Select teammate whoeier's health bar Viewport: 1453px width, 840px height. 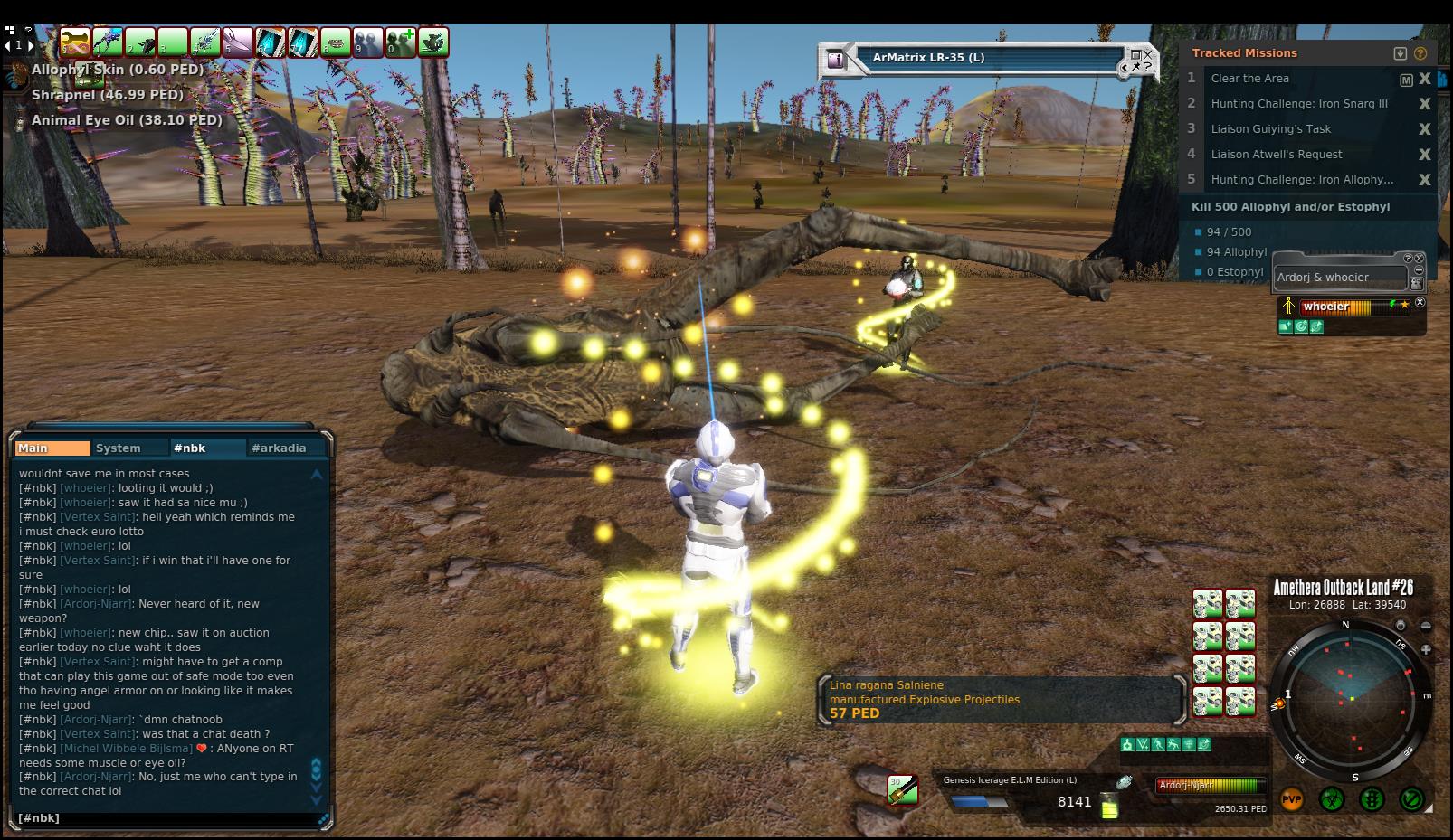(x=1348, y=307)
